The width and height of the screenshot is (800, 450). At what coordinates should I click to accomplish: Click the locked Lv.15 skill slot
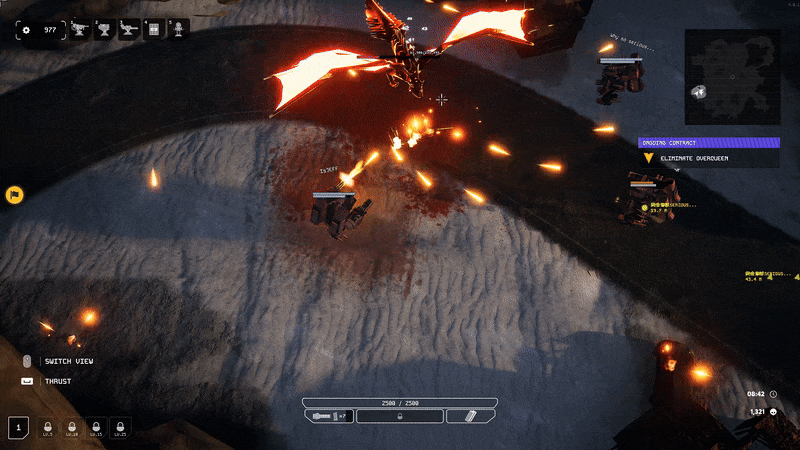point(95,428)
